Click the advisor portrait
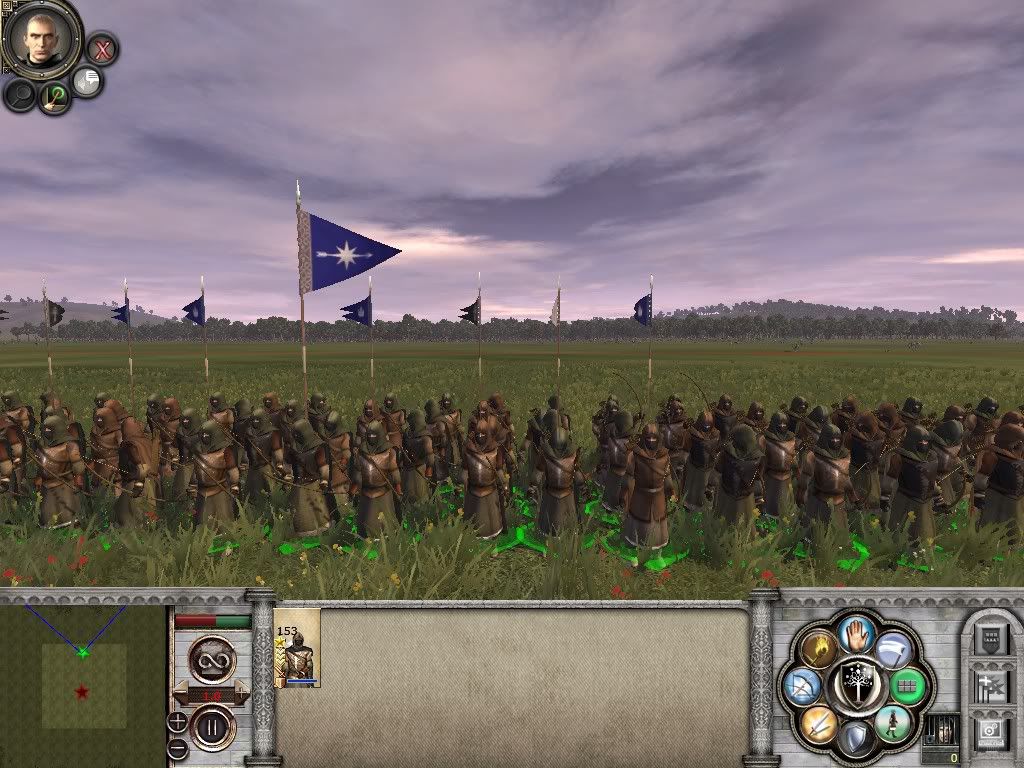Image resolution: width=1024 pixels, height=768 pixels. pyautogui.click(x=41, y=37)
